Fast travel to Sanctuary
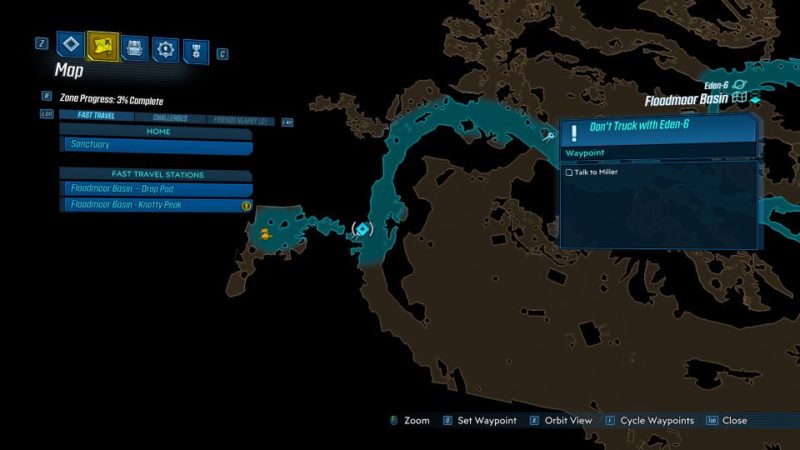The width and height of the screenshot is (800, 450). (x=156, y=146)
